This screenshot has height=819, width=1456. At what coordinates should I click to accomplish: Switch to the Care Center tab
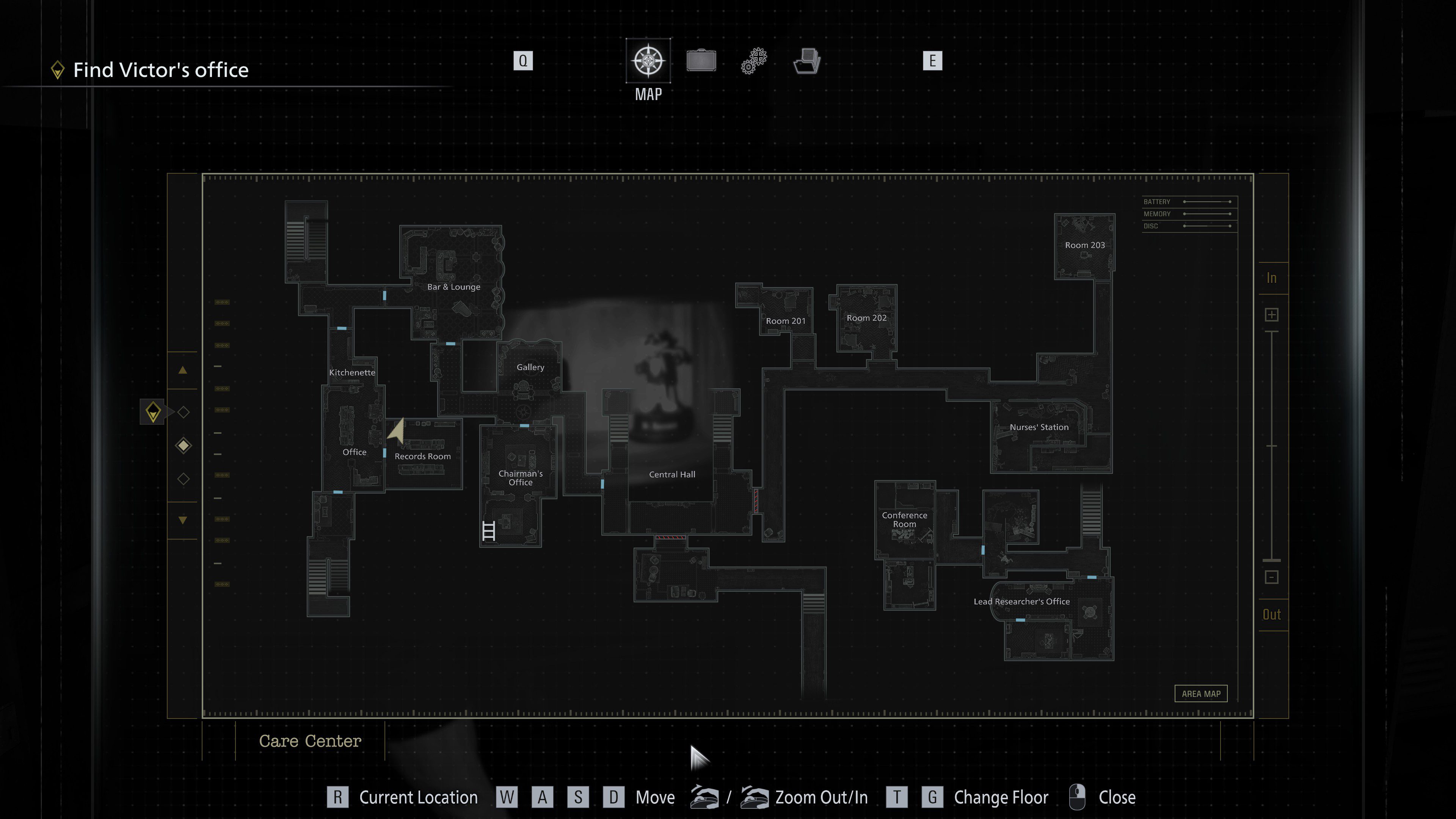pyautogui.click(x=310, y=741)
